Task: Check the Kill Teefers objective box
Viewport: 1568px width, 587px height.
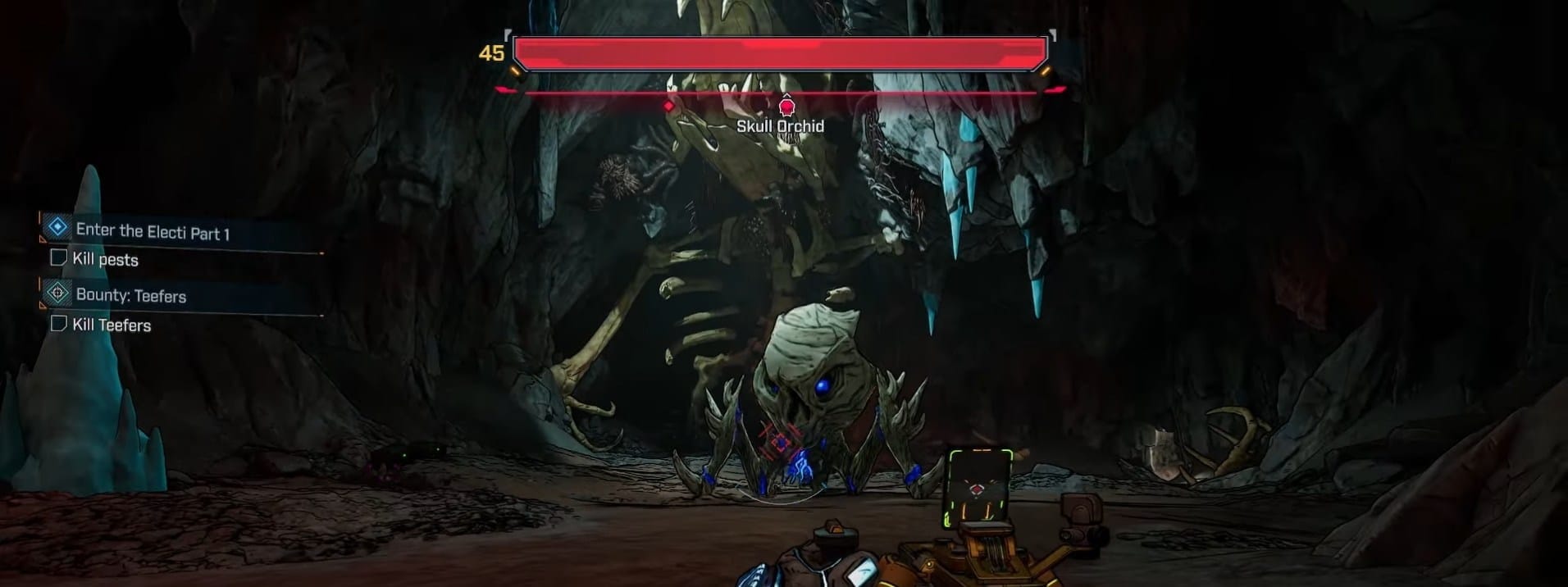Action: [58, 324]
